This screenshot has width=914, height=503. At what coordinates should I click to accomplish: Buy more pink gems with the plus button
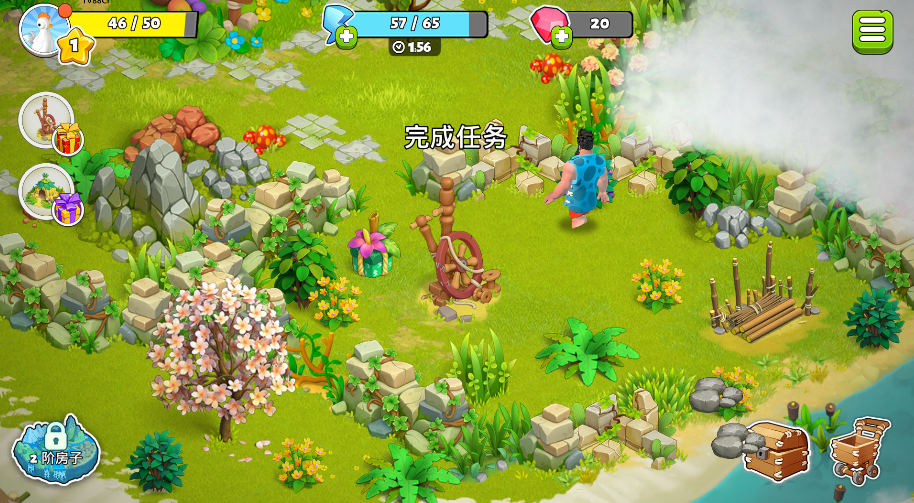tap(561, 38)
